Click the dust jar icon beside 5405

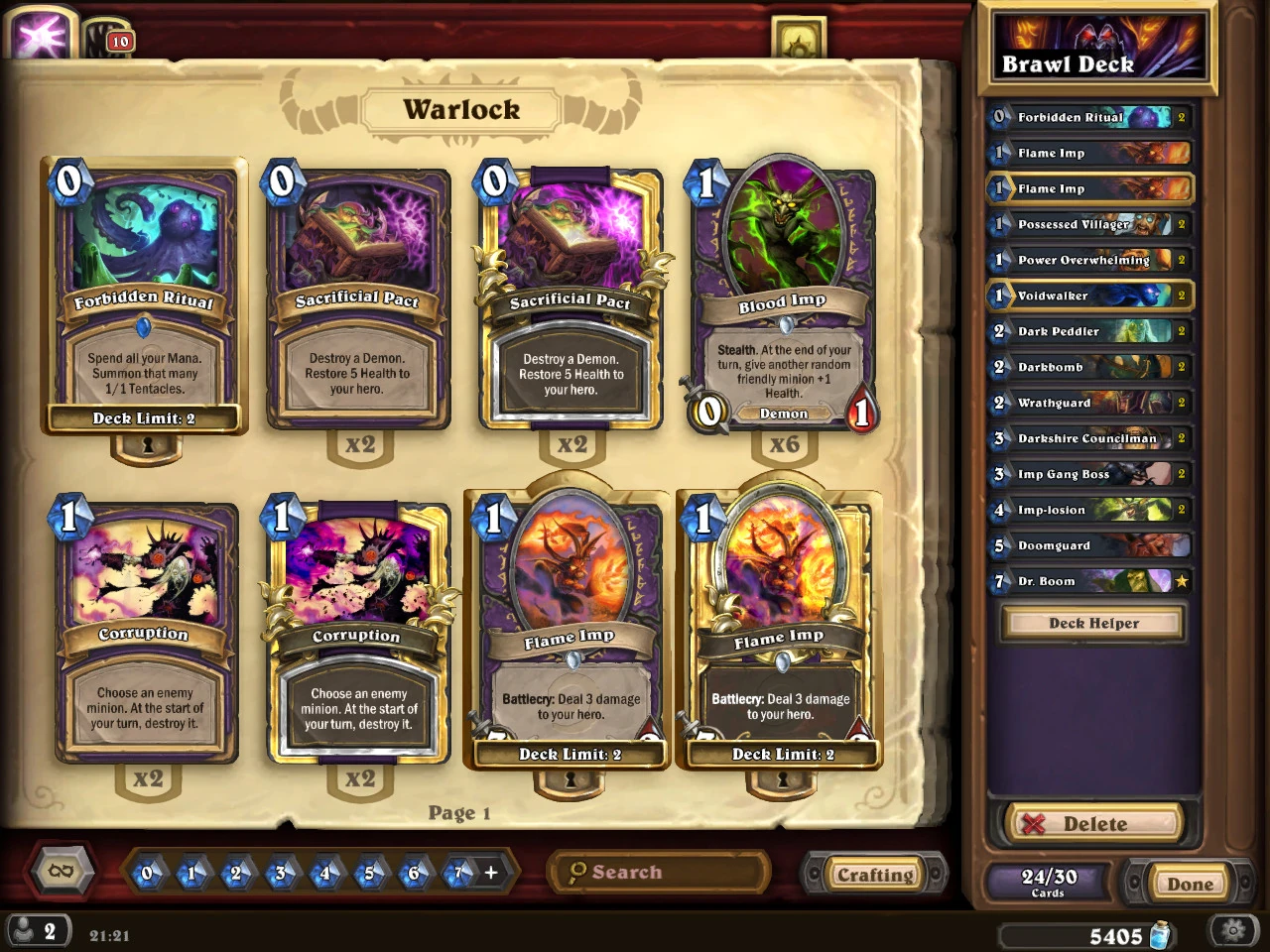(1160, 934)
